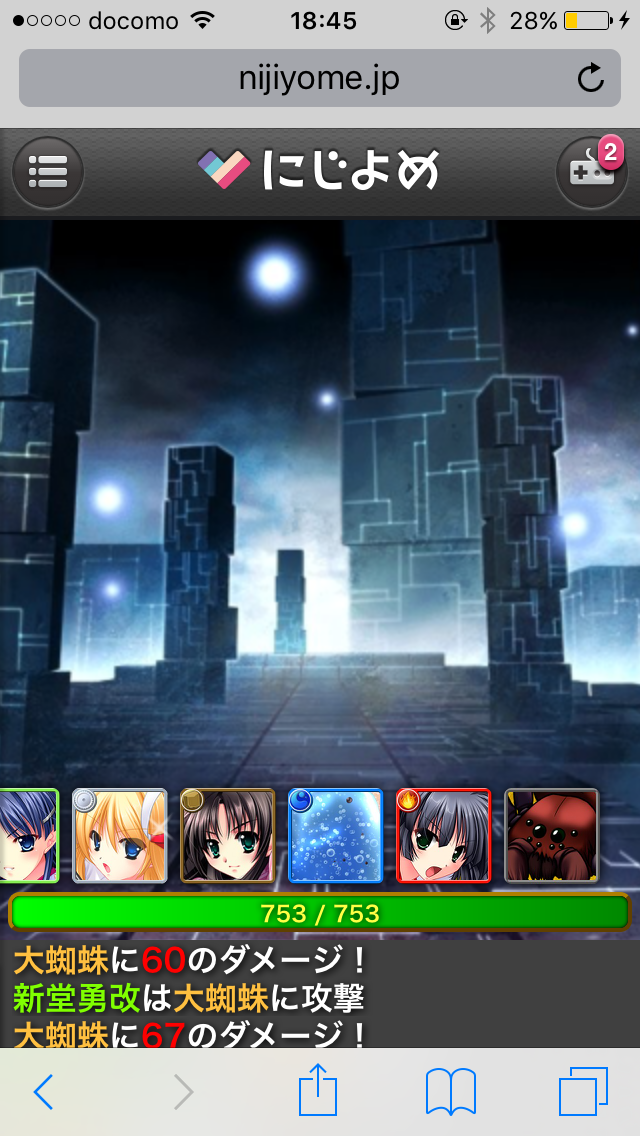Viewport: 640px width, 1136px height.
Task: Go back using Safari's back arrow
Action: [x=44, y=1092]
